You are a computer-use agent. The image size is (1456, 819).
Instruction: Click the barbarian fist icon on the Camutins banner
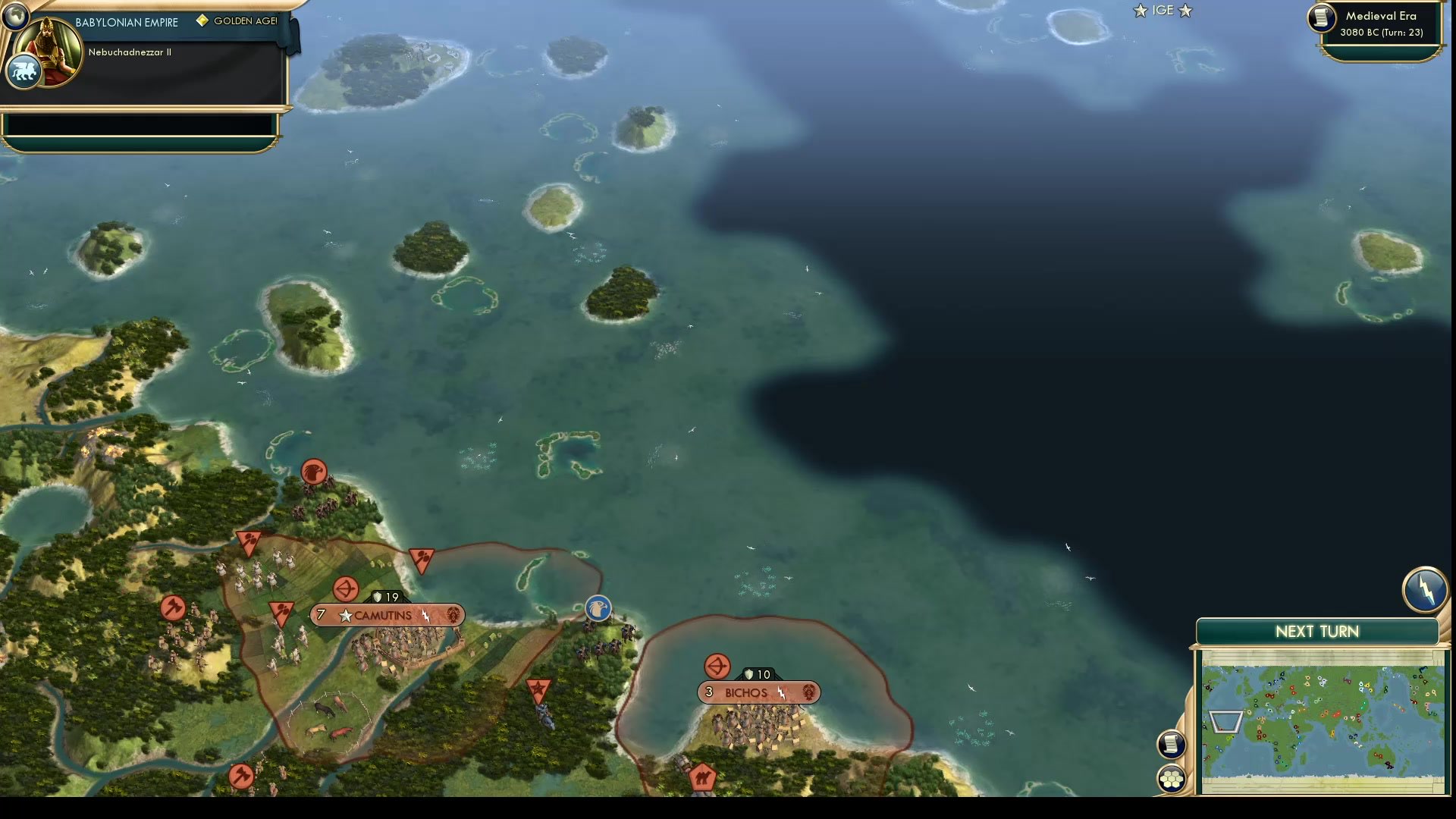click(453, 616)
